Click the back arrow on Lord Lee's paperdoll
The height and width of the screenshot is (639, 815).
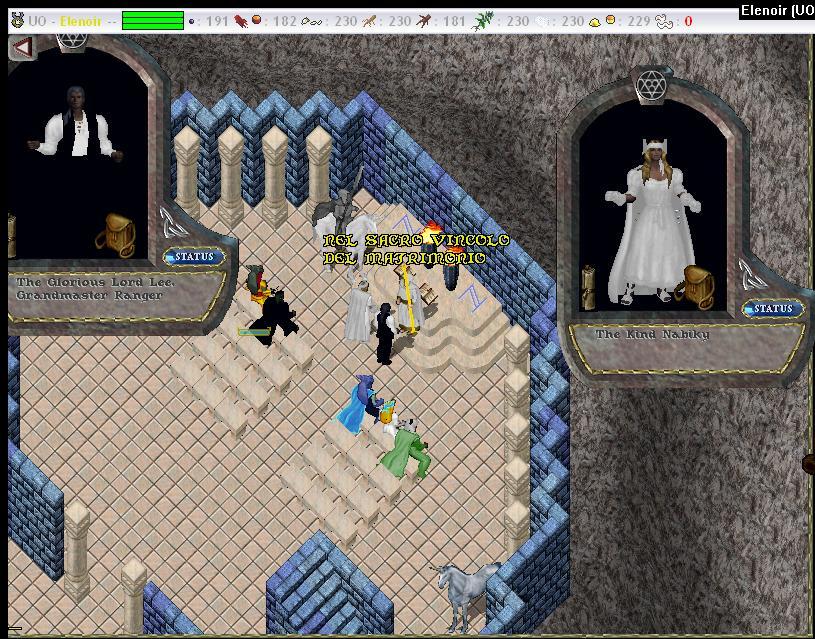[22, 47]
